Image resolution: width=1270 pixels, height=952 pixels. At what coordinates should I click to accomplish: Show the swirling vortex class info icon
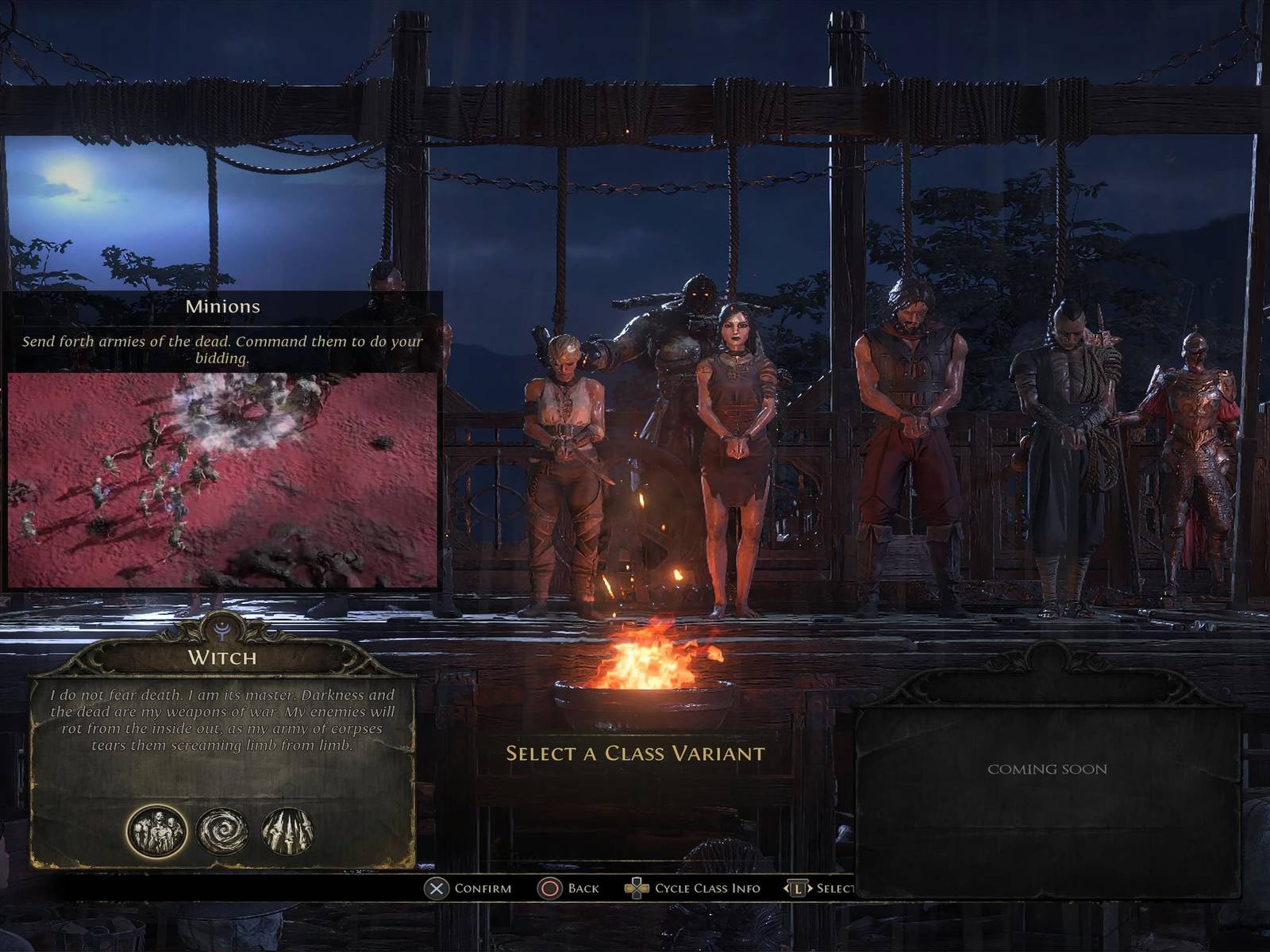(222, 831)
